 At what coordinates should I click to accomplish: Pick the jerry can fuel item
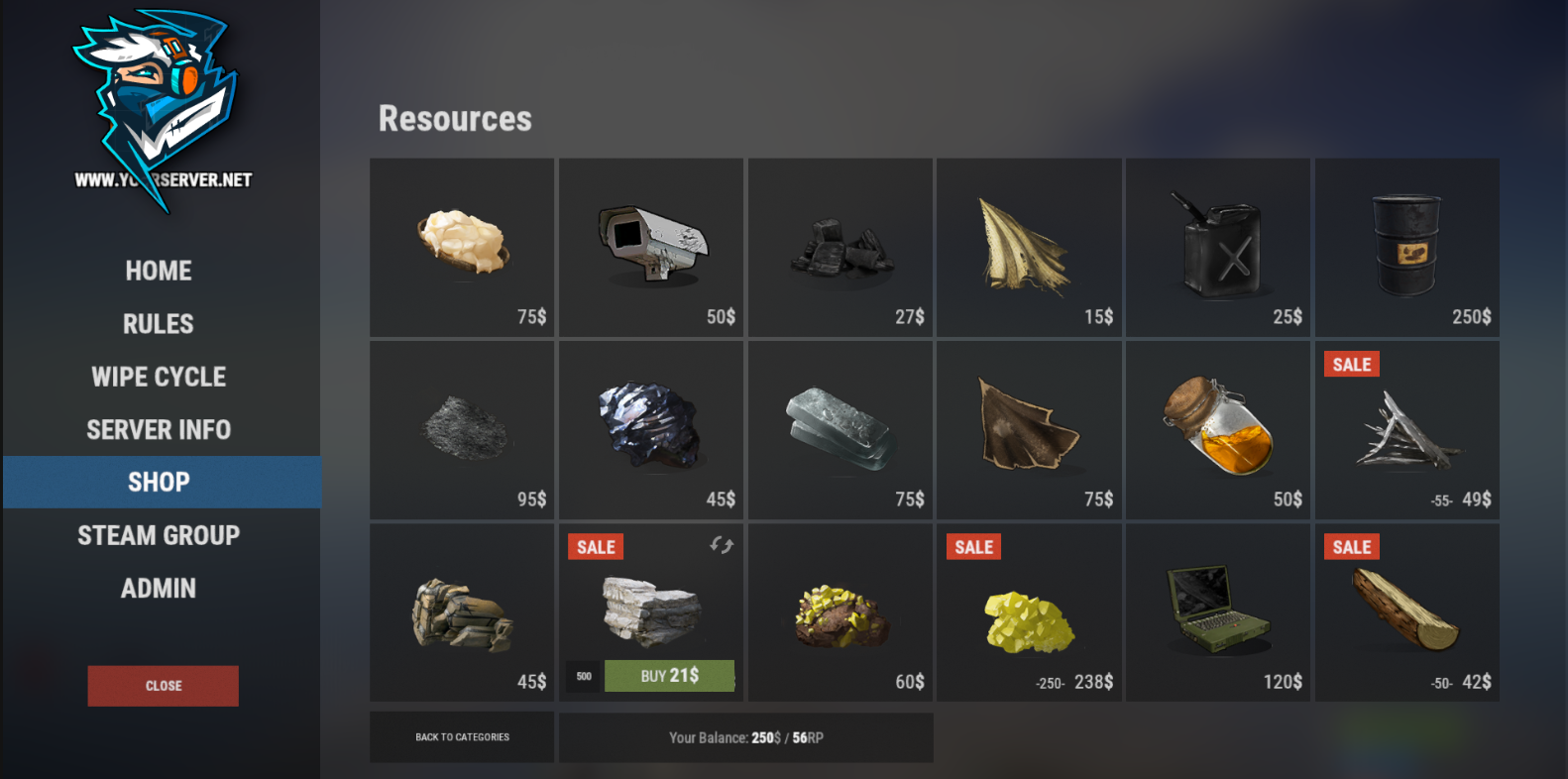click(x=1218, y=248)
